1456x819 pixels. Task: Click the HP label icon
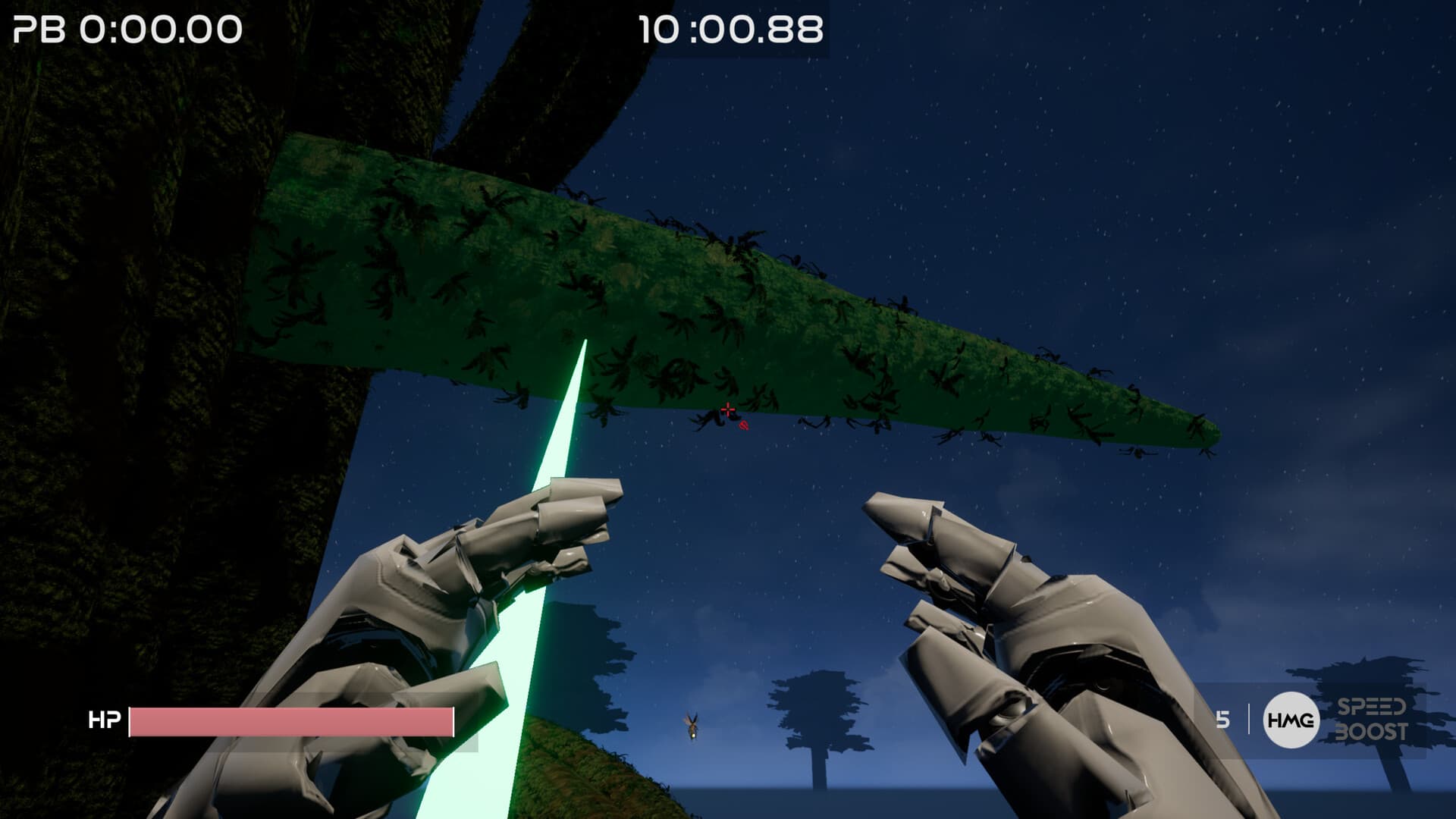click(105, 720)
